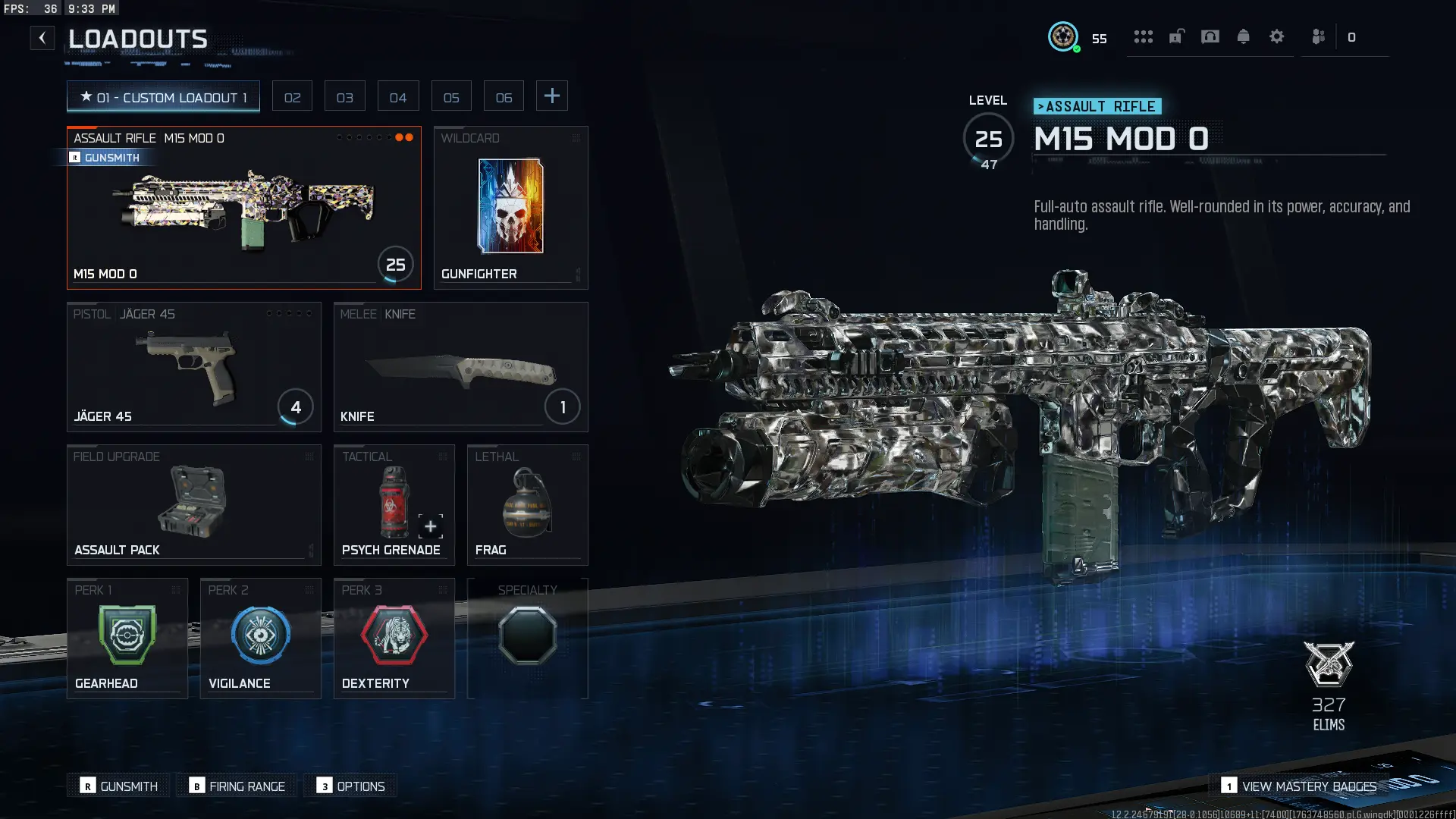
Task: Select the Dexterity perk icon
Action: pos(394,635)
